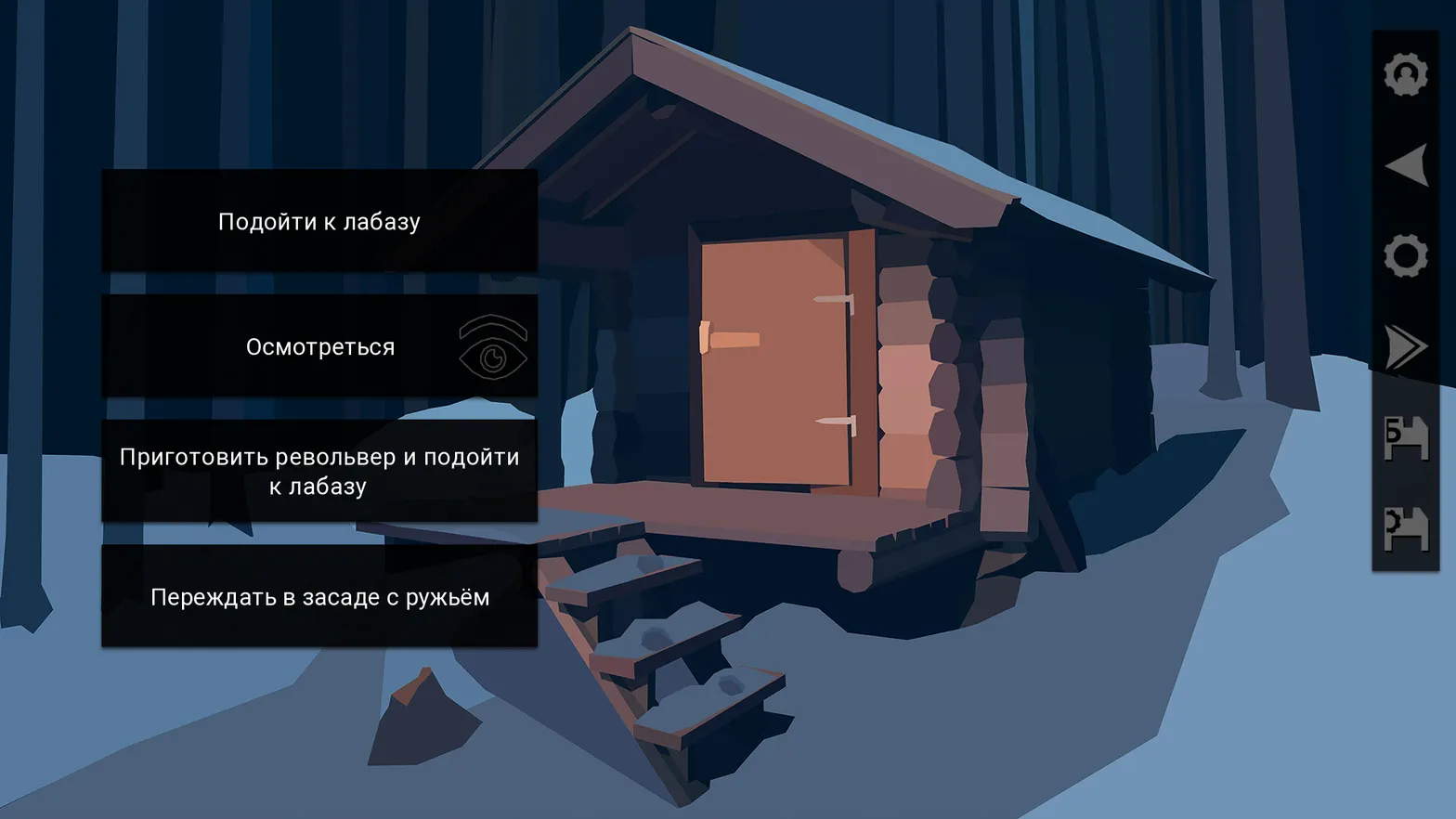Click the quick save icon marked Б

(1407, 440)
